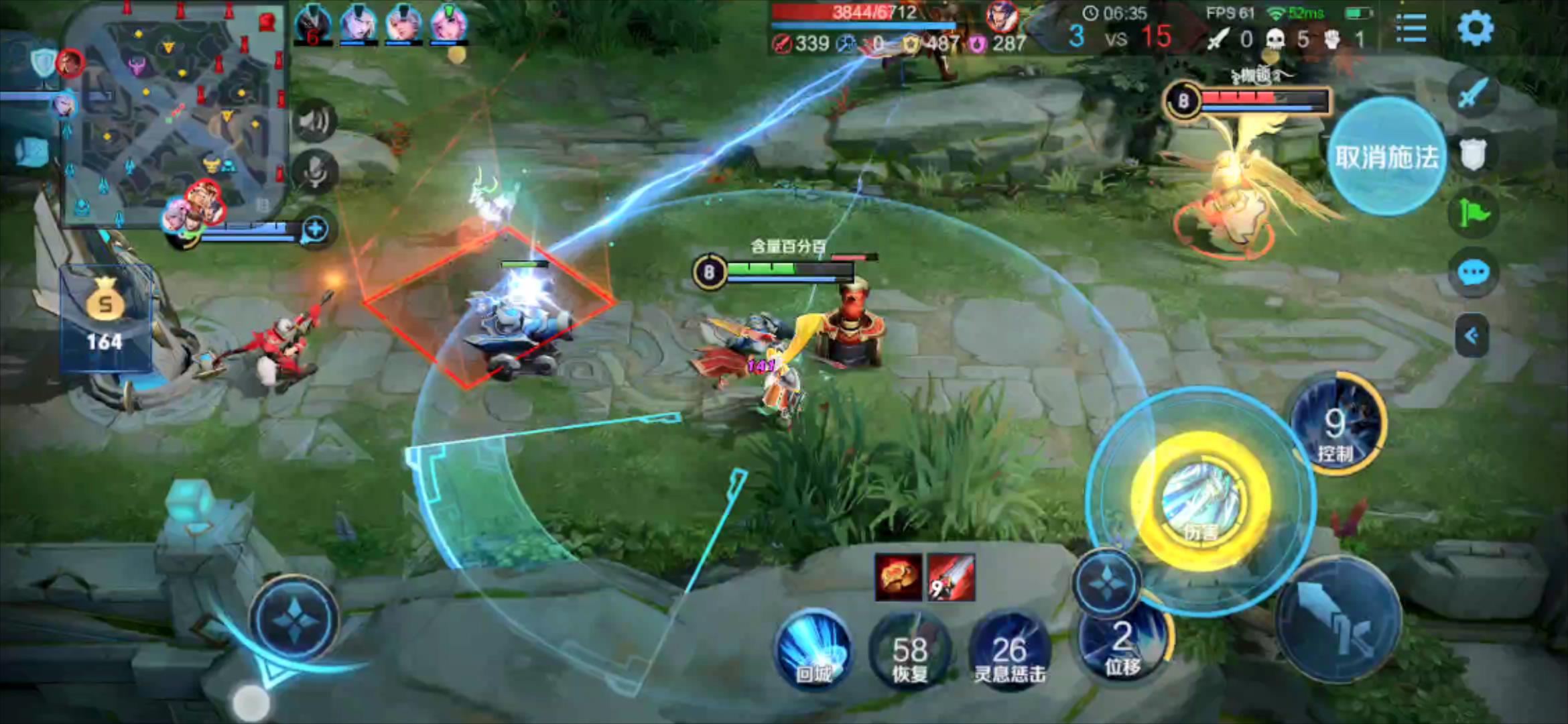
Task: Expand the side panel arrow
Action: point(1472,335)
